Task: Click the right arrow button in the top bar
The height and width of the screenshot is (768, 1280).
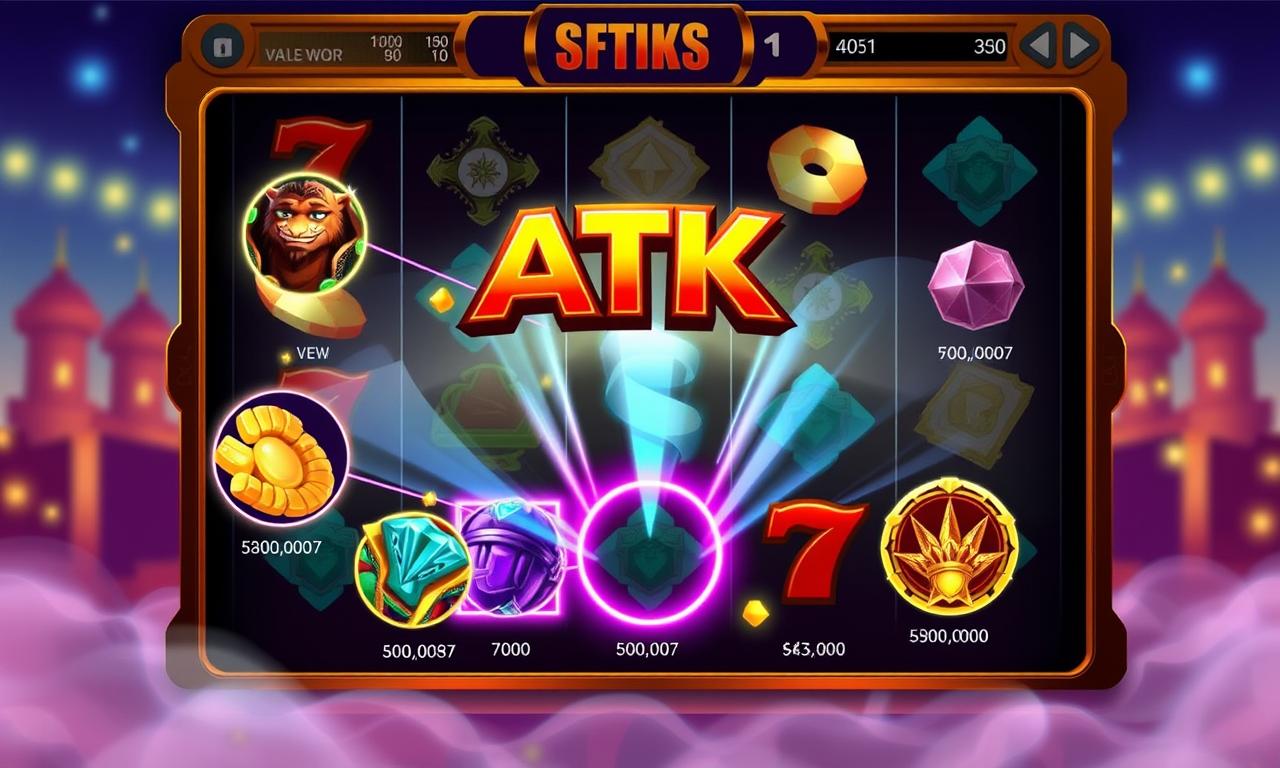Action: 1080,47
